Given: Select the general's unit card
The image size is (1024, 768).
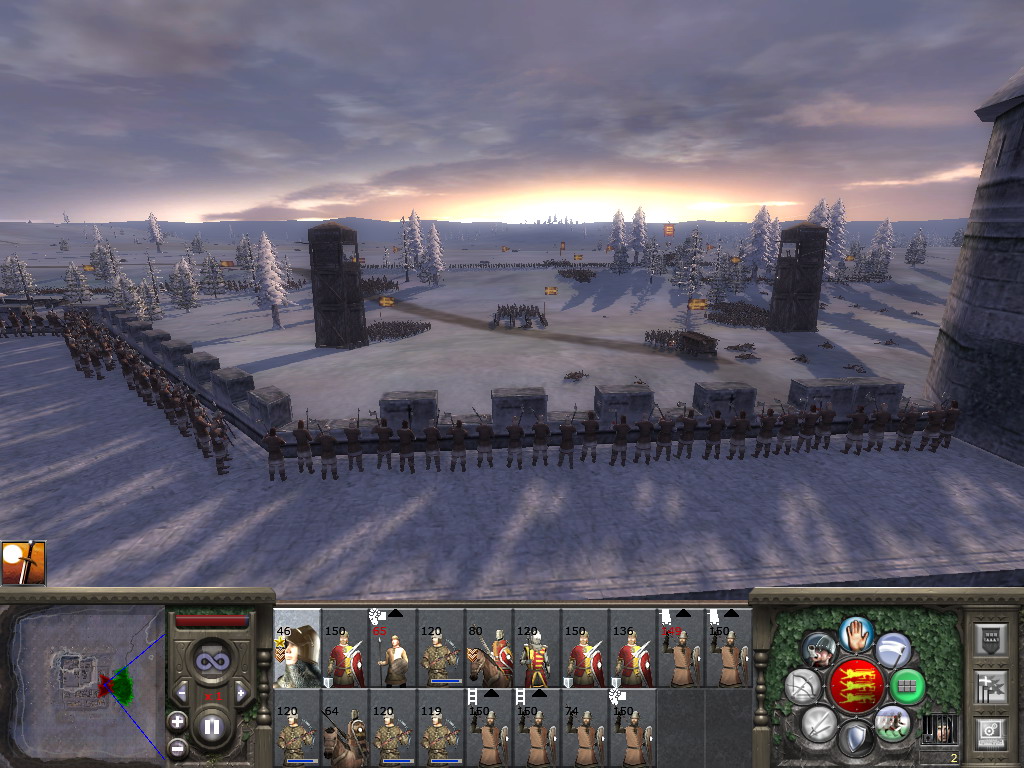Looking at the screenshot, I should pos(297,648).
